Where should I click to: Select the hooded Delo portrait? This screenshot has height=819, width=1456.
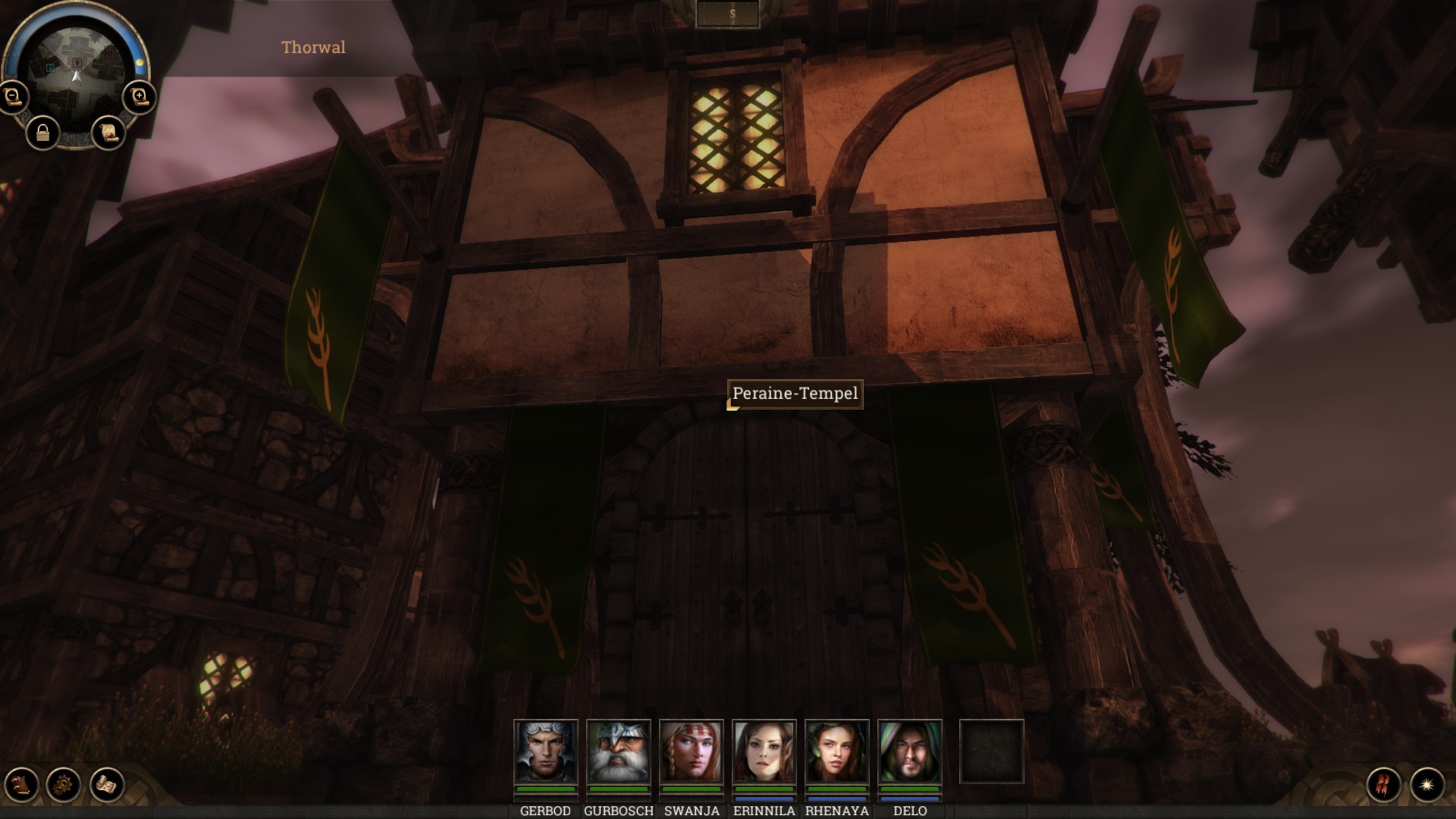[x=910, y=751]
